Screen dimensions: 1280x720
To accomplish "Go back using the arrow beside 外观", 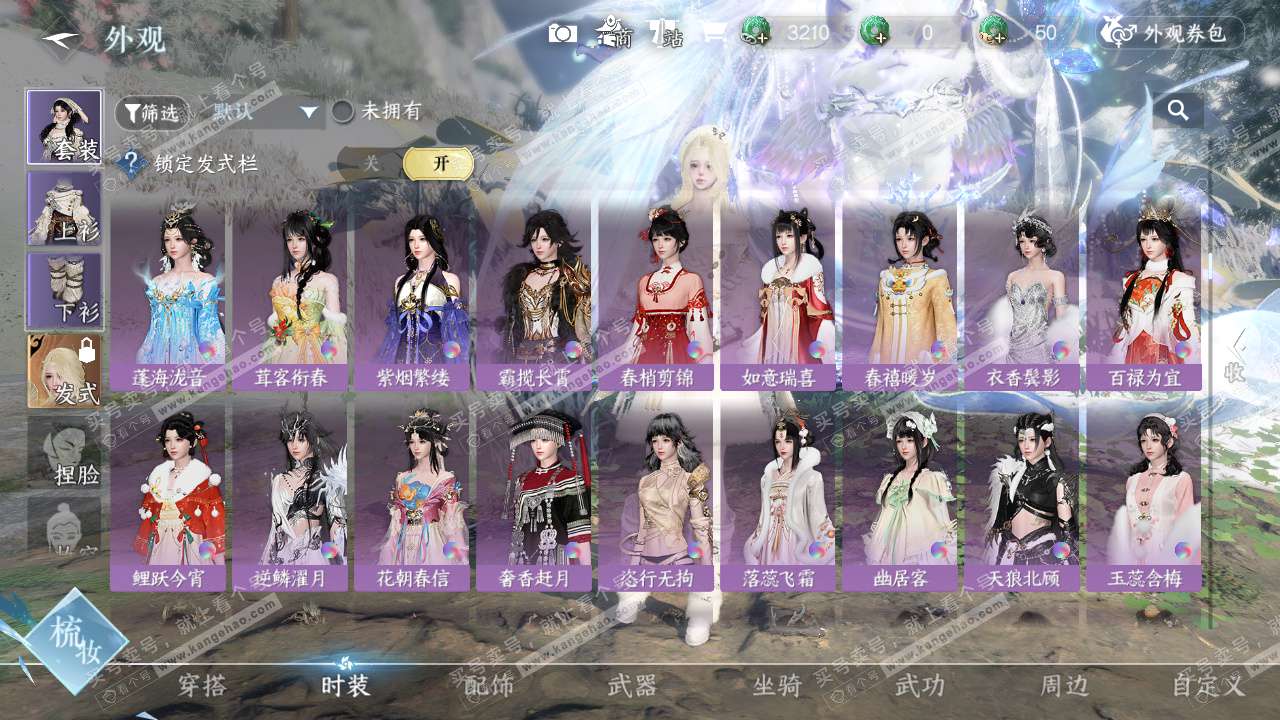I will (62, 40).
